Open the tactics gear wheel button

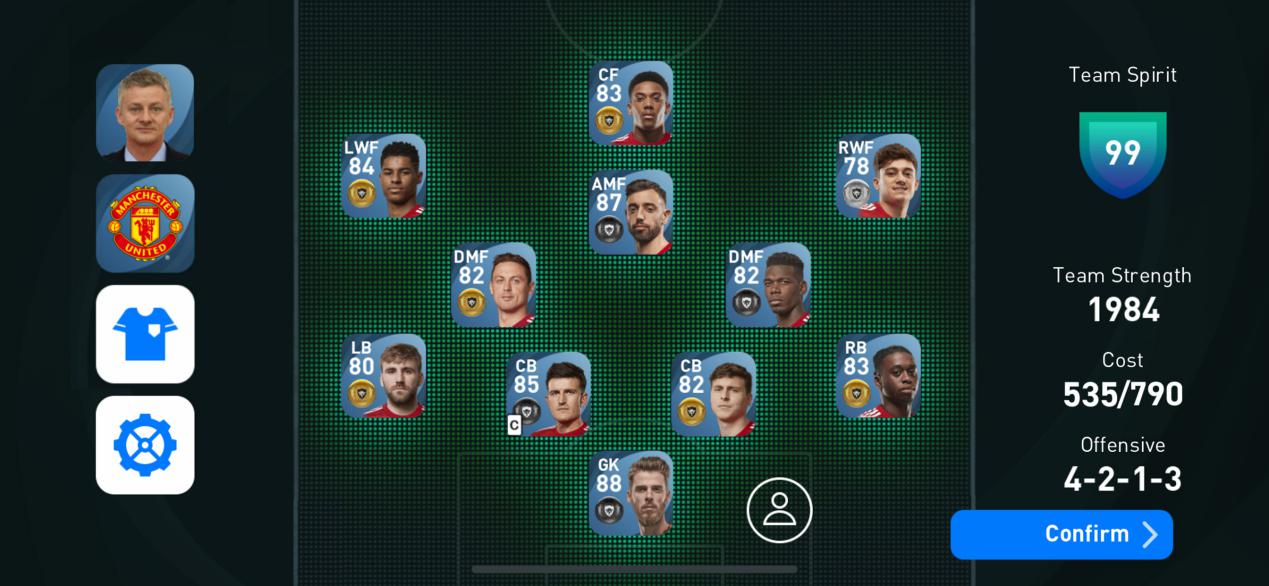[145, 445]
